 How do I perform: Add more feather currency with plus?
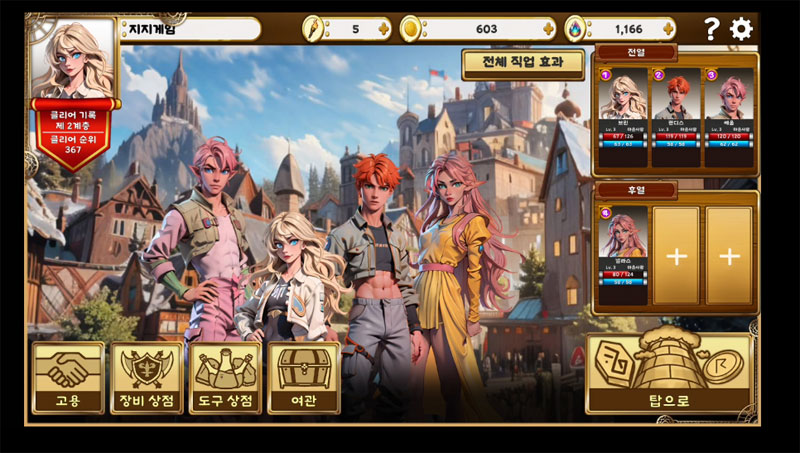[x=384, y=29]
